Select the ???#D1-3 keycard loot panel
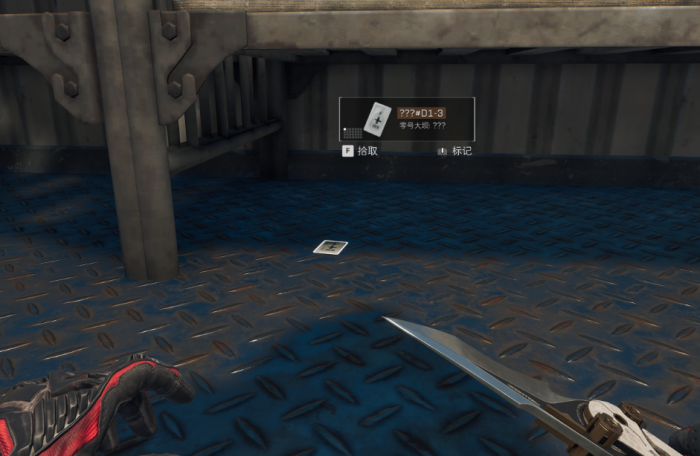 [406, 119]
